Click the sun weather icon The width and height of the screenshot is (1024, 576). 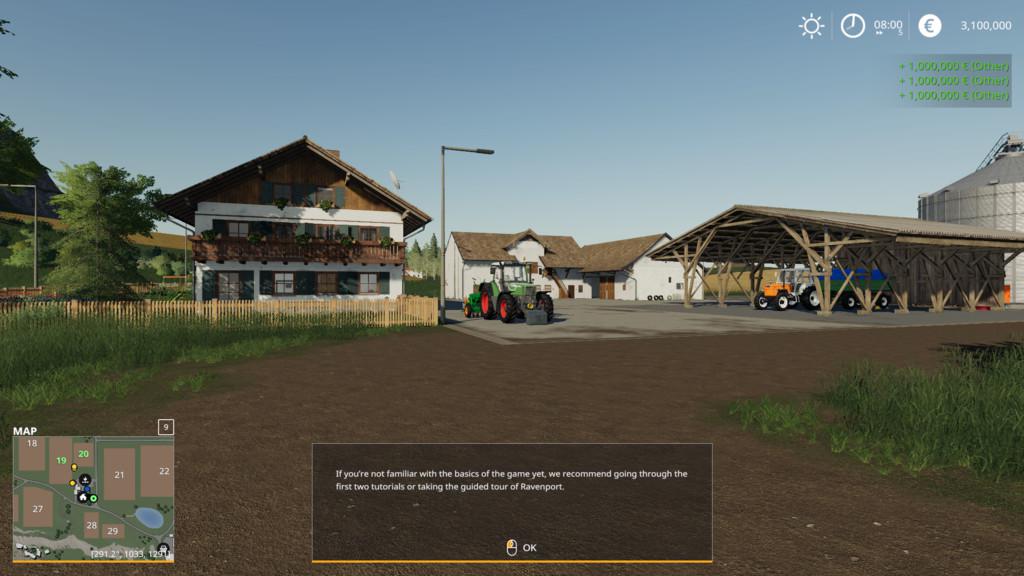811,26
